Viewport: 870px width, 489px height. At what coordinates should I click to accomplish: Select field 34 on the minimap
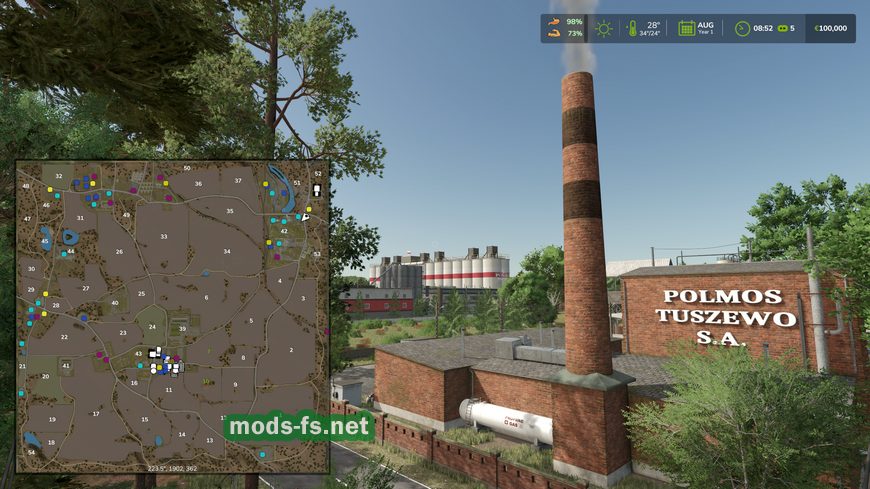click(227, 251)
